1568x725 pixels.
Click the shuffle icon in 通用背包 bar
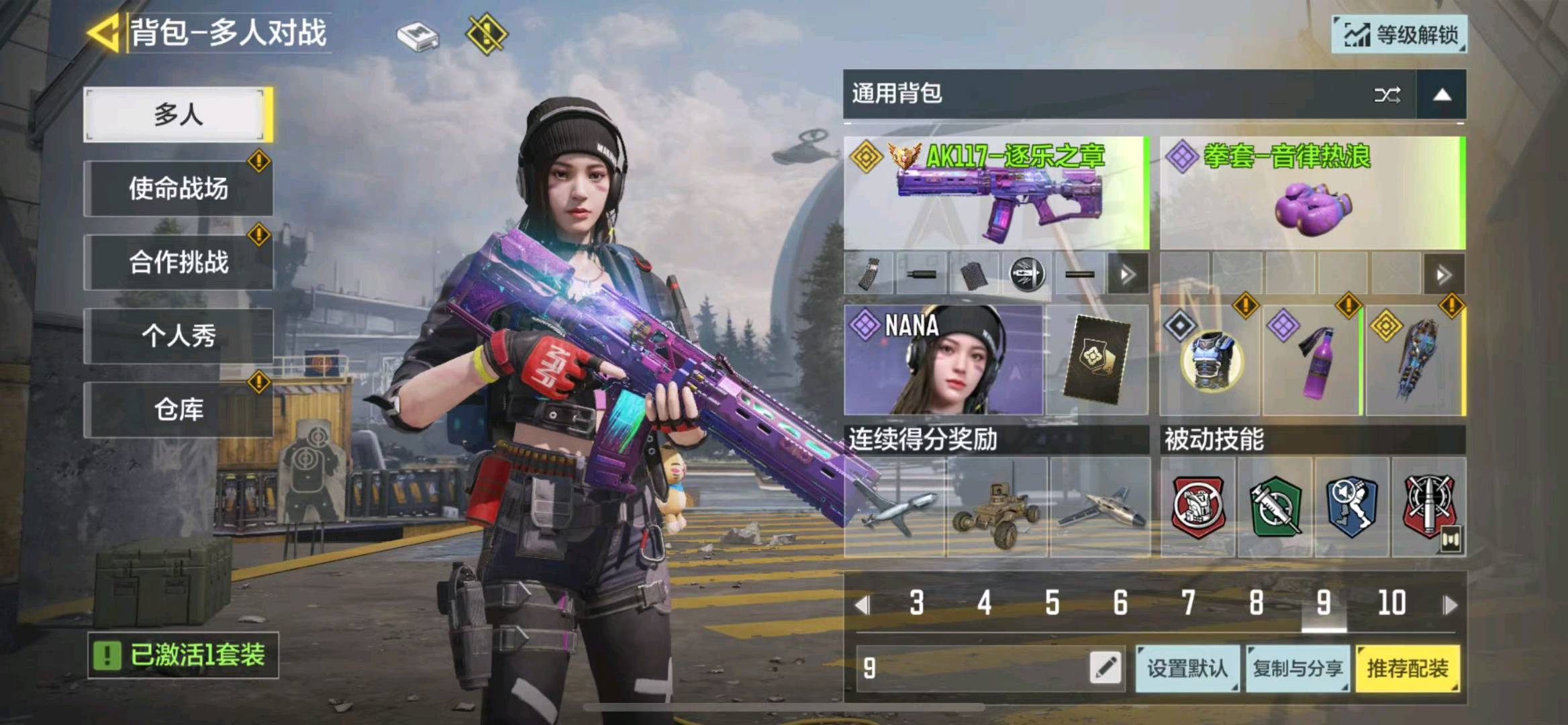[x=1387, y=95]
